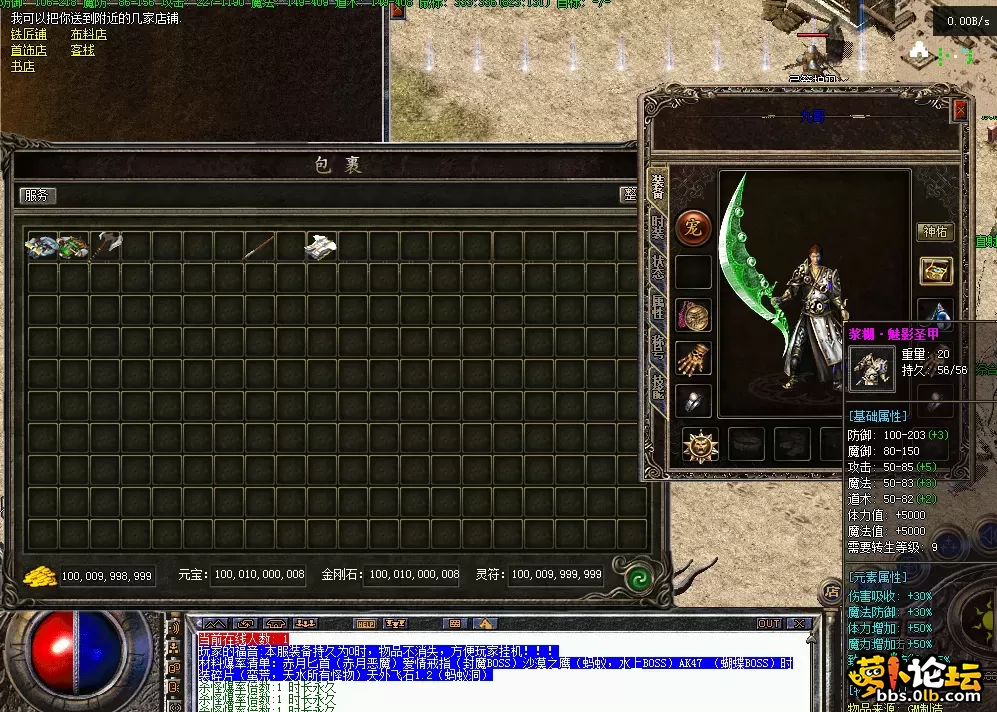Switch to the 时装 fashion tab
Screen dimensions: 997x712
(658, 227)
